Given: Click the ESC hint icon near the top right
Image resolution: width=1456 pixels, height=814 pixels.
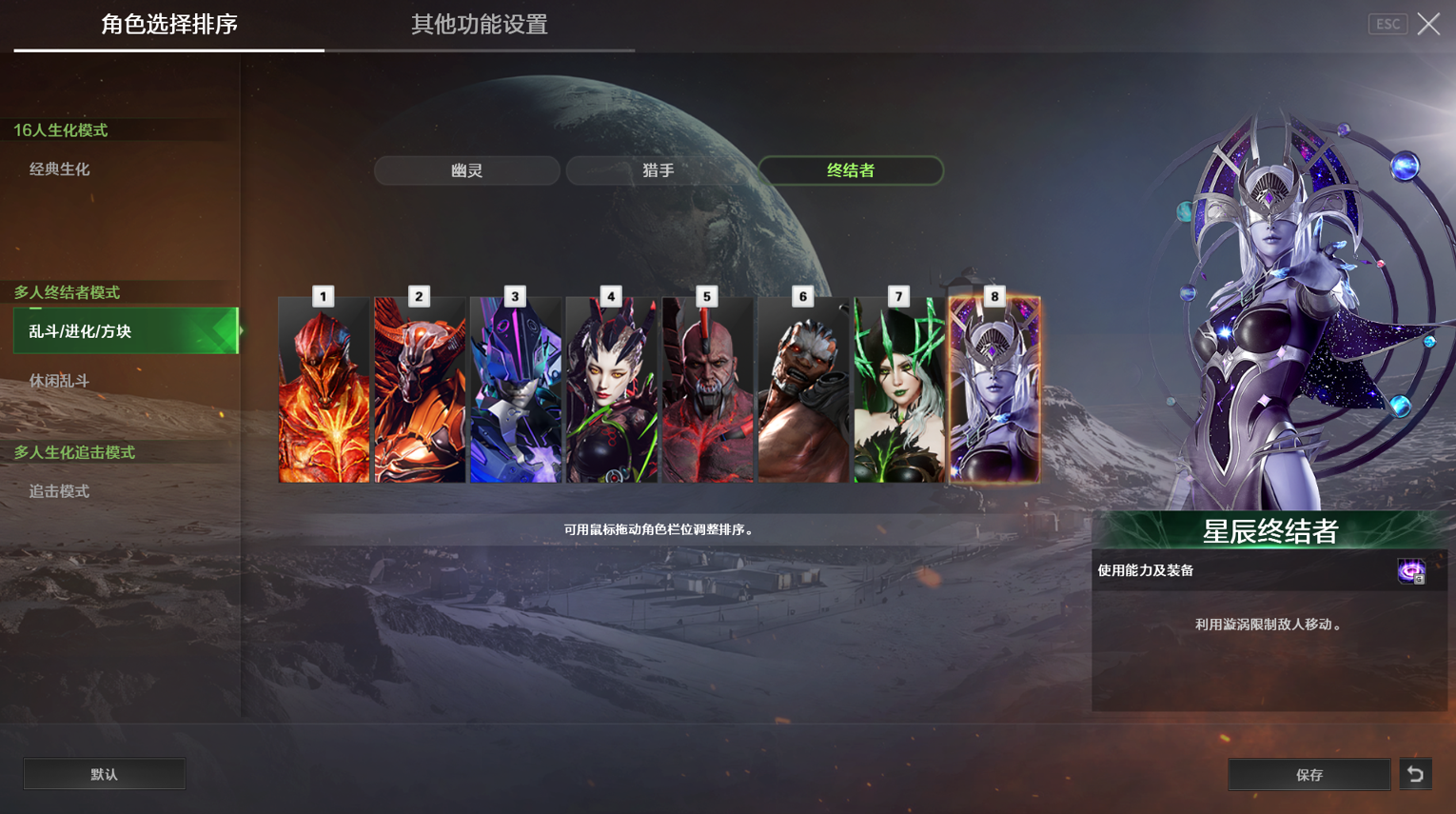Looking at the screenshot, I should 1387,23.
